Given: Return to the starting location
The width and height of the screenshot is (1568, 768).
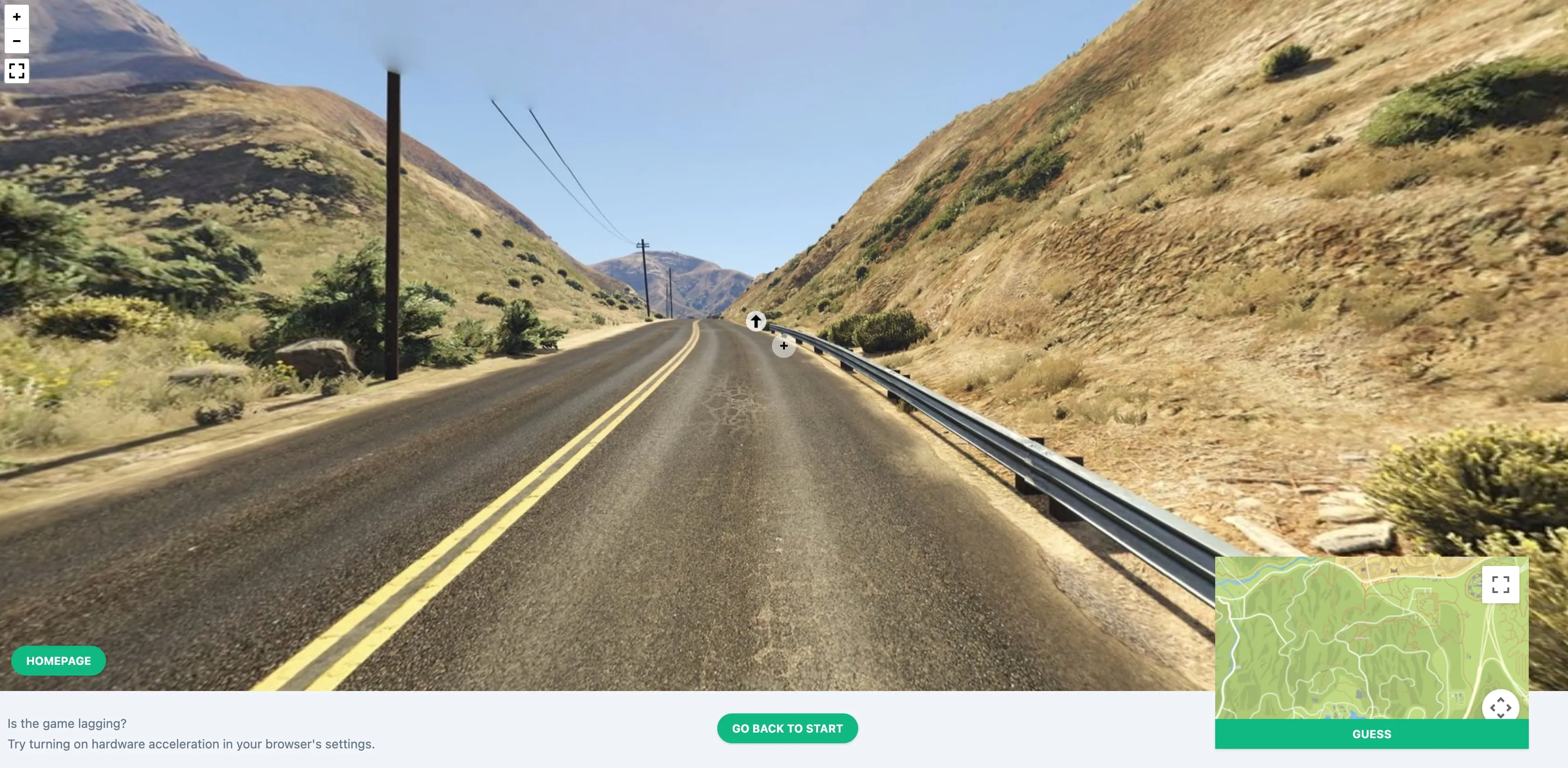Looking at the screenshot, I should pos(787,728).
